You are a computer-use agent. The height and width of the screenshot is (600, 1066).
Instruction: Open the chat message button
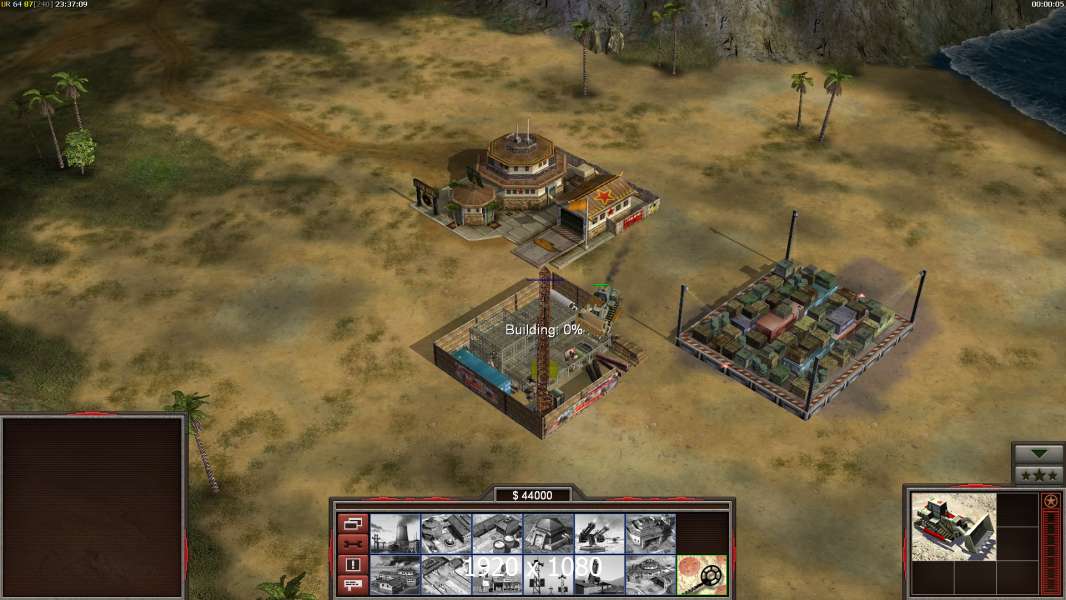click(x=353, y=585)
